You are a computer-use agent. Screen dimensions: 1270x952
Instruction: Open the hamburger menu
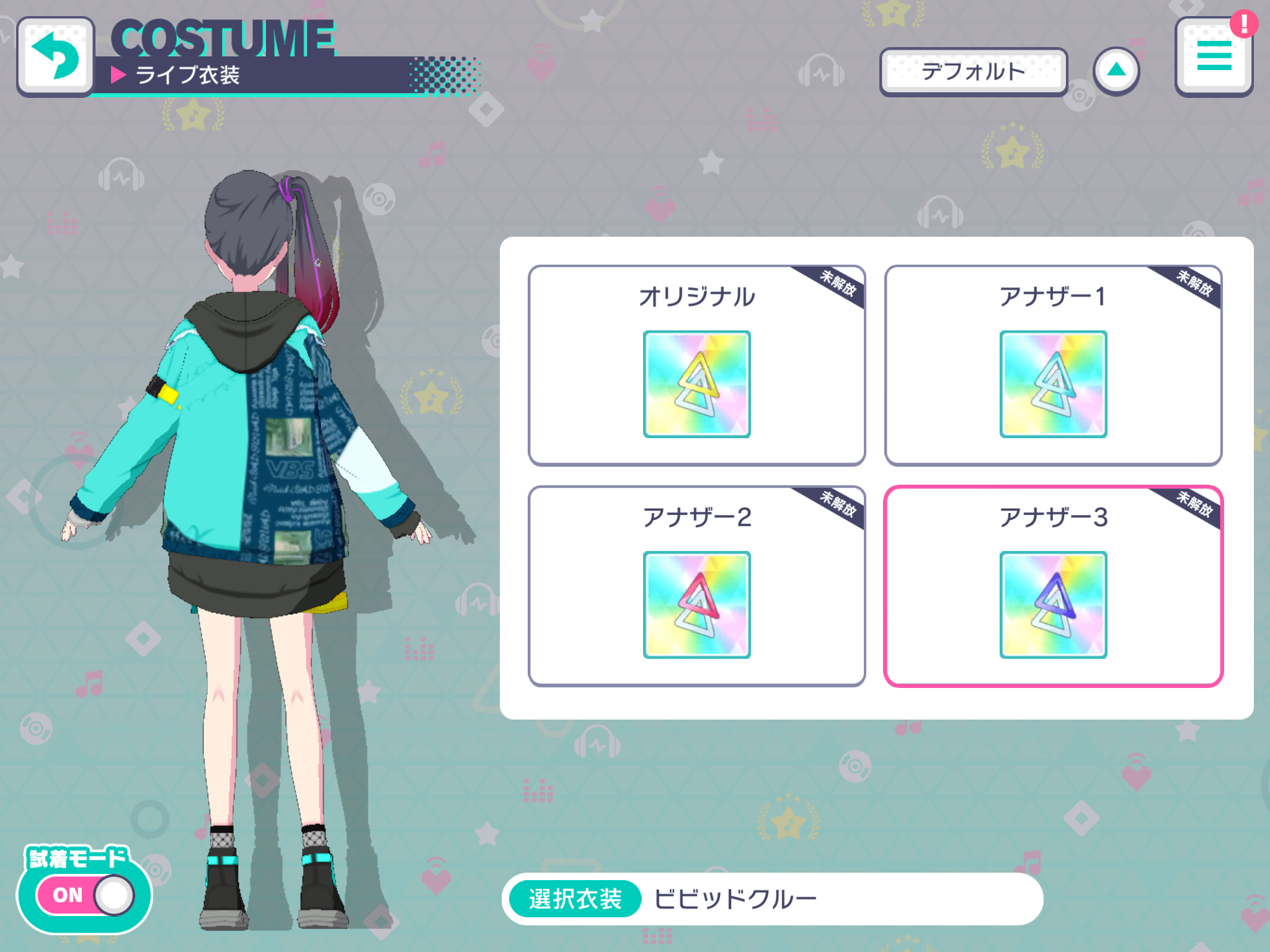pyautogui.click(x=1214, y=57)
